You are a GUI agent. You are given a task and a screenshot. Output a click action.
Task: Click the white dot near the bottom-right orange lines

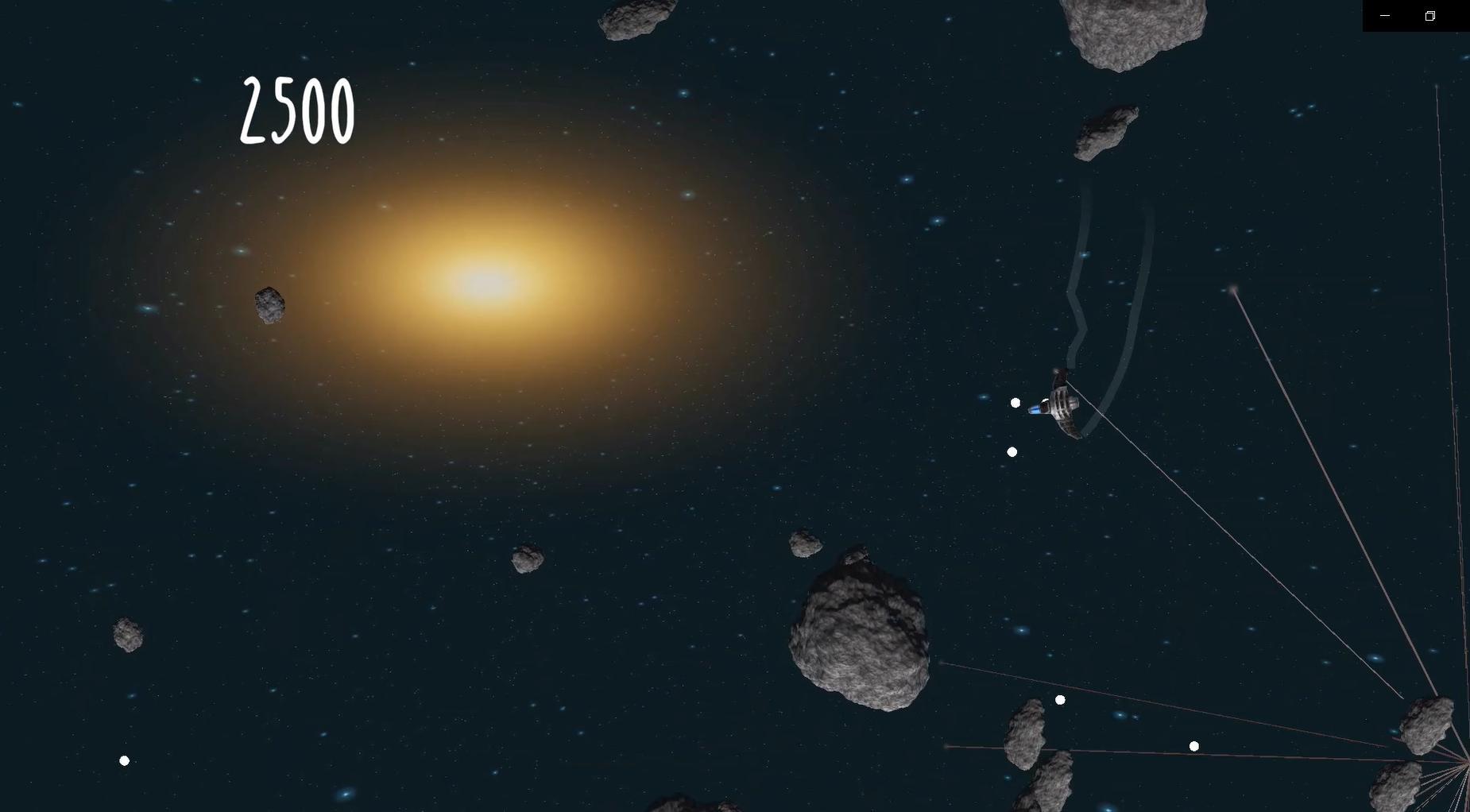(1193, 745)
